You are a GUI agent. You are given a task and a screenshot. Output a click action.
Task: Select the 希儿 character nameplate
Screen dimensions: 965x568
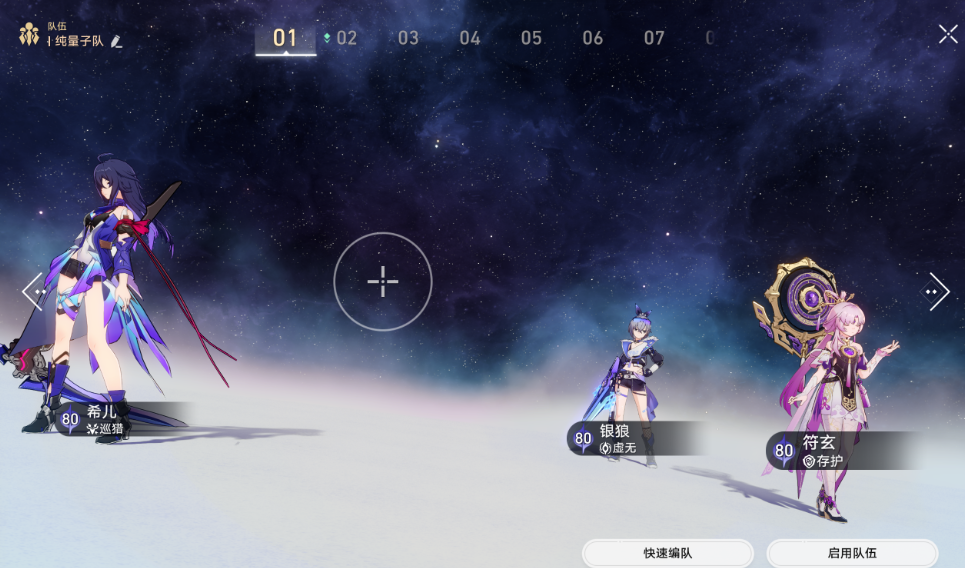[110, 419]
